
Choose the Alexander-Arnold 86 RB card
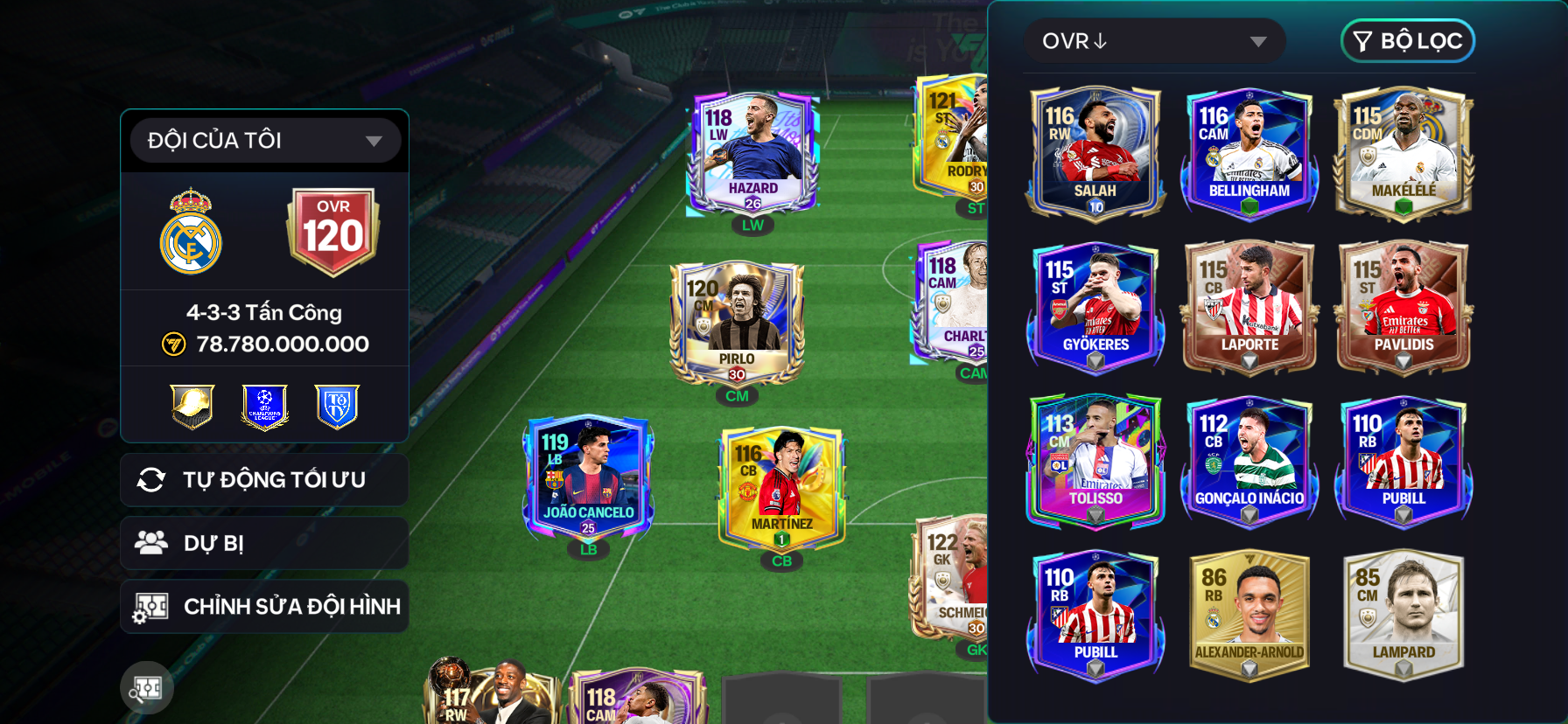1249,615
